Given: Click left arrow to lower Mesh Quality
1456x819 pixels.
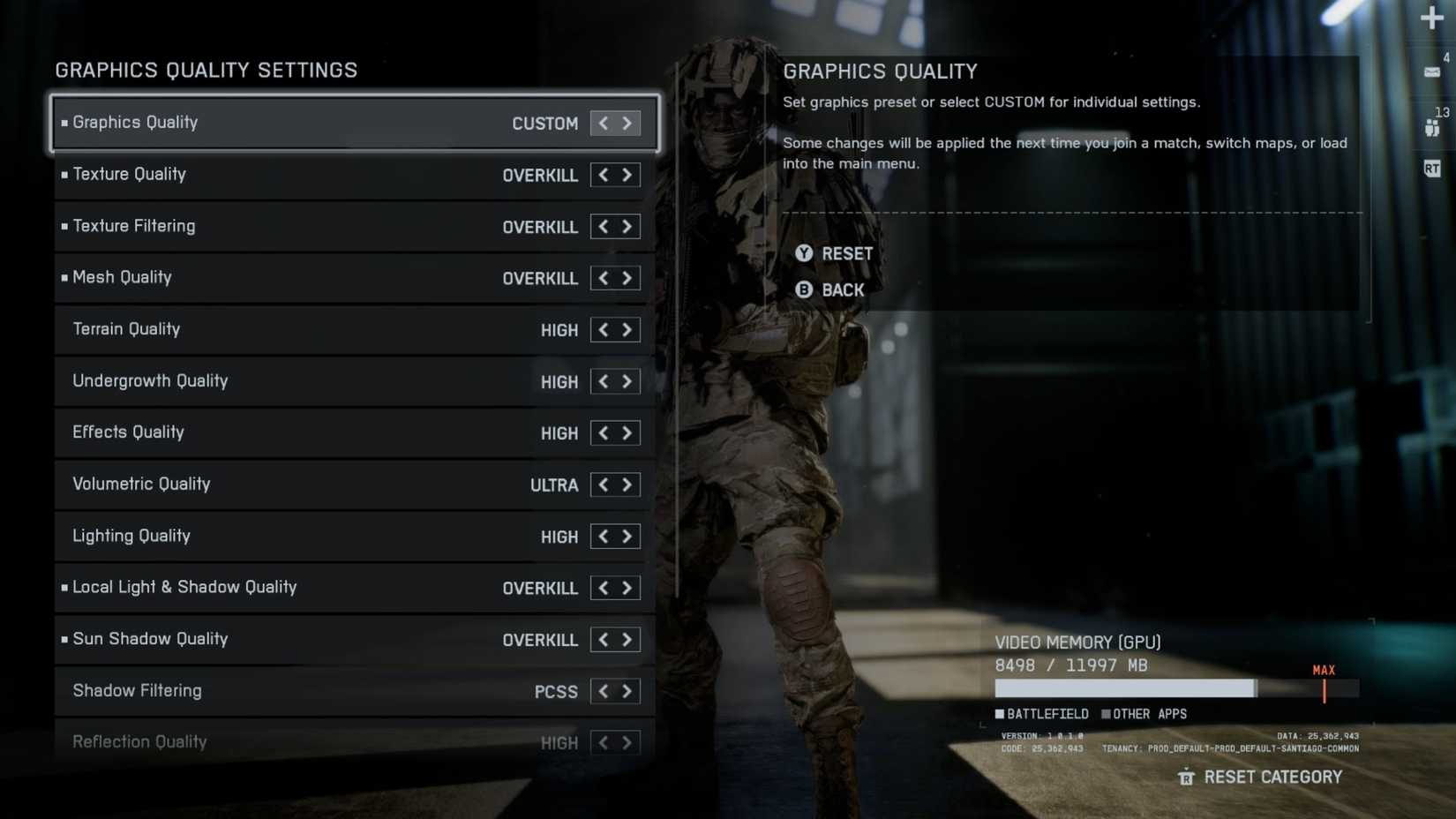Looking at the screenshot, I should 603,278.
